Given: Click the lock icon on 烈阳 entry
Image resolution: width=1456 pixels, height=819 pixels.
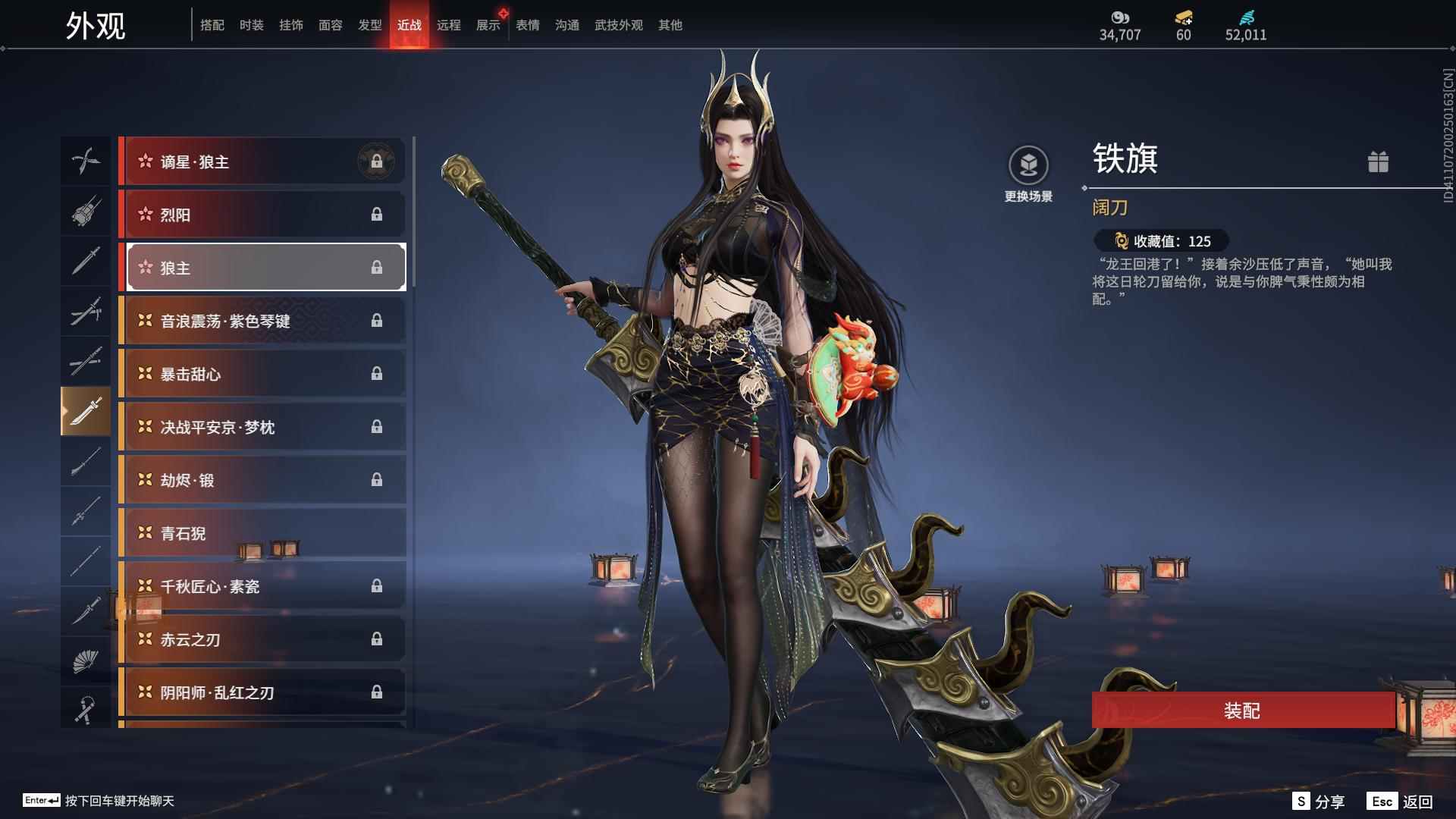Looking at the screenshot, I should tap(377, 215).
